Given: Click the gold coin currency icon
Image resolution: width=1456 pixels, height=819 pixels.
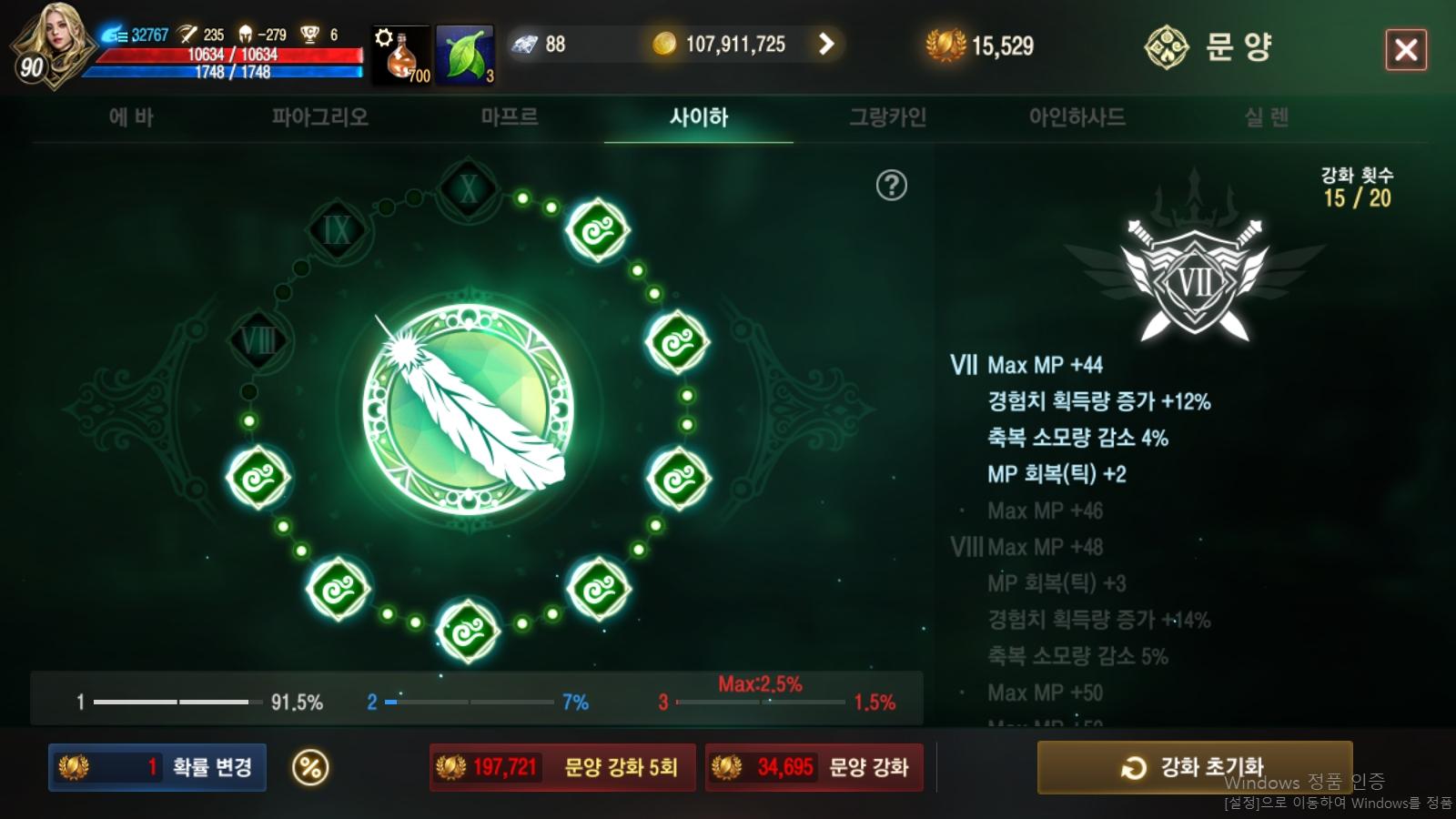Looking at the screenshot, I should pos(662,43).
